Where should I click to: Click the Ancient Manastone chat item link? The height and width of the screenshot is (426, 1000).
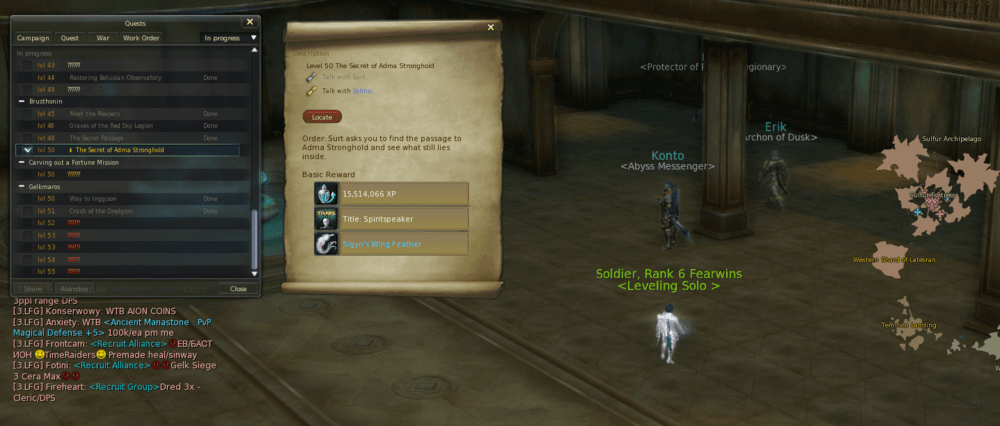(147, 322)
